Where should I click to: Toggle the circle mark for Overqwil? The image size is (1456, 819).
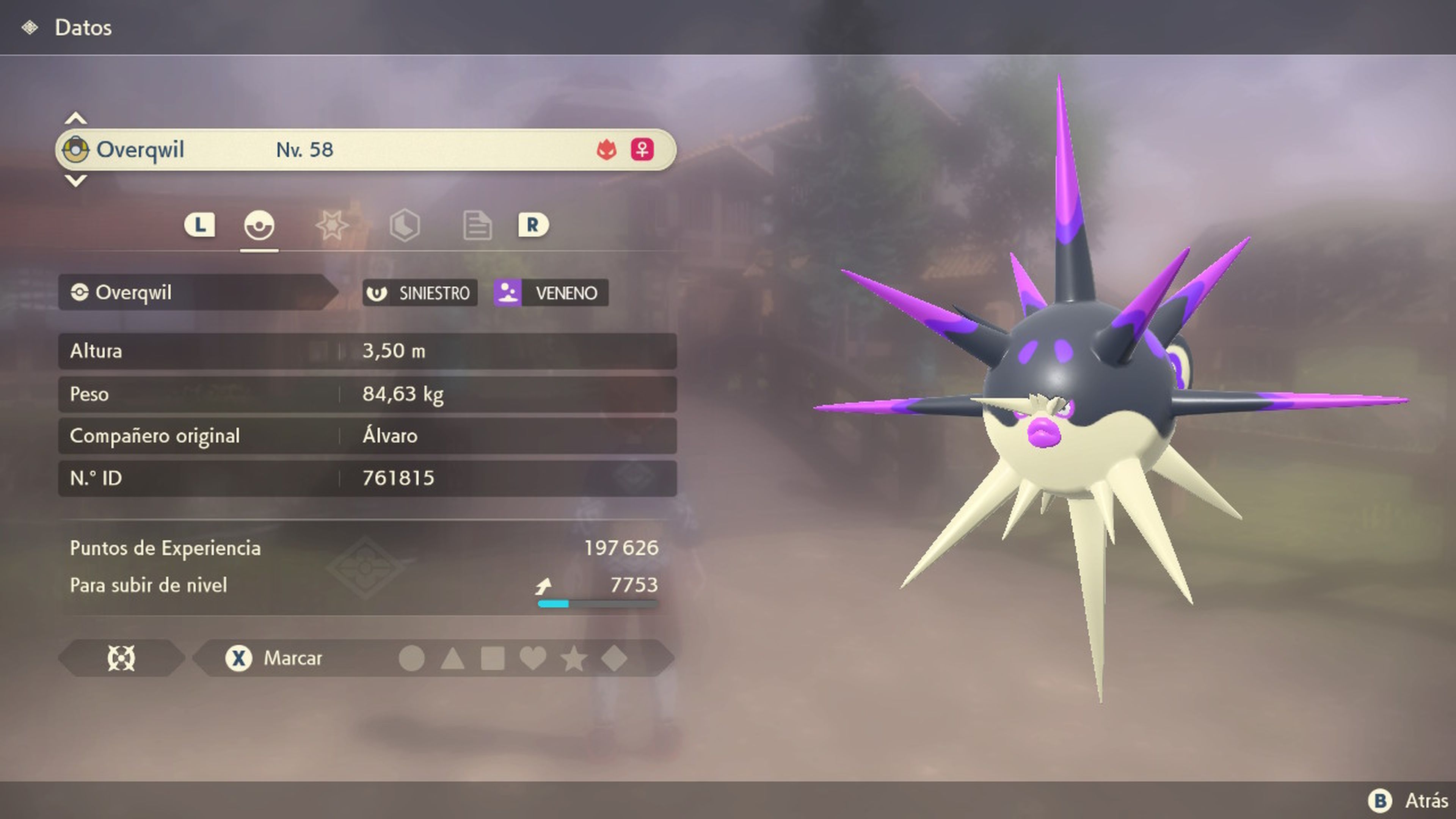411,659
